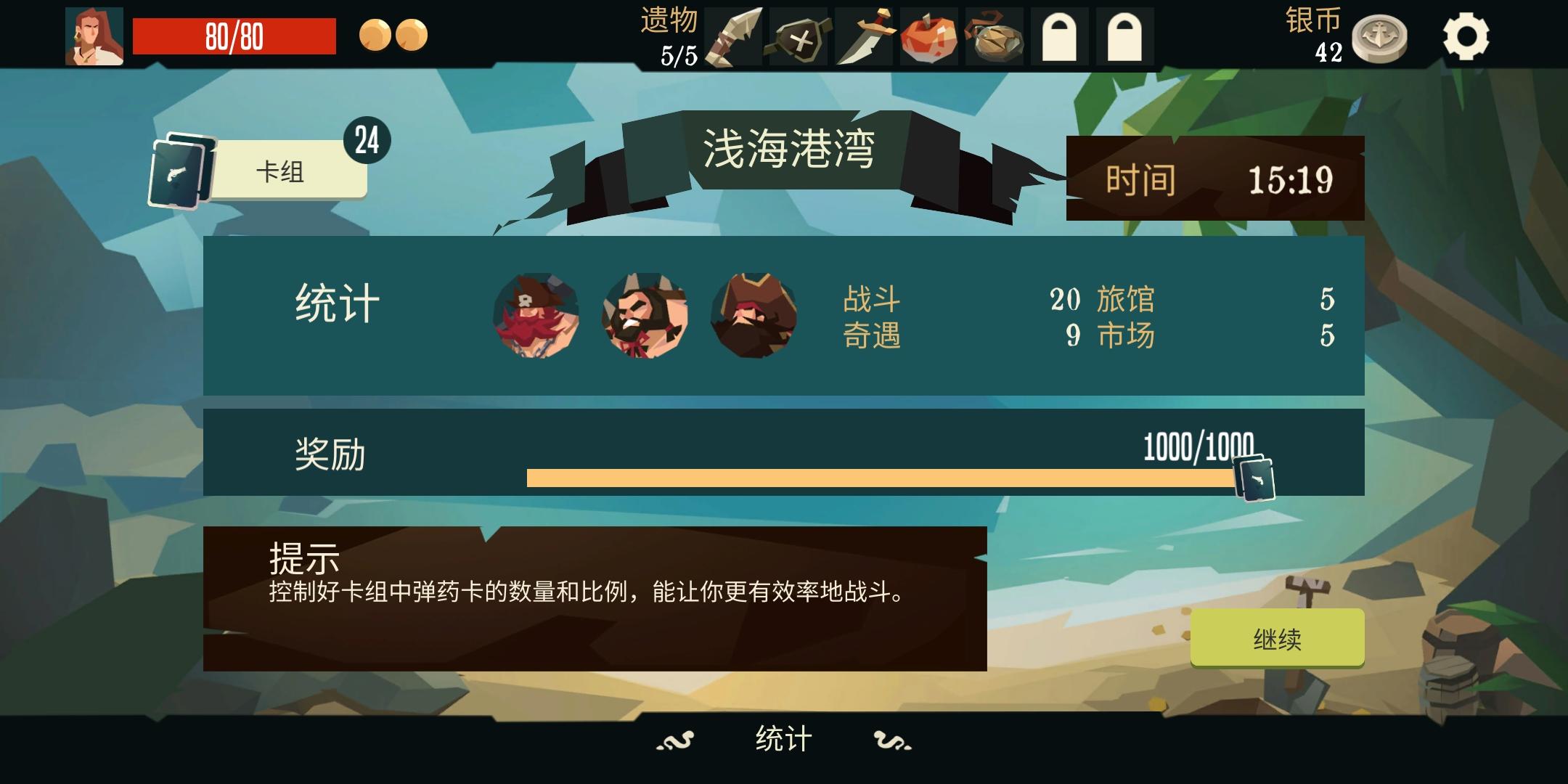The height and width of the screenshot is (784, 1568).
Task: Open the spear relic details
Action: point(735,35)
